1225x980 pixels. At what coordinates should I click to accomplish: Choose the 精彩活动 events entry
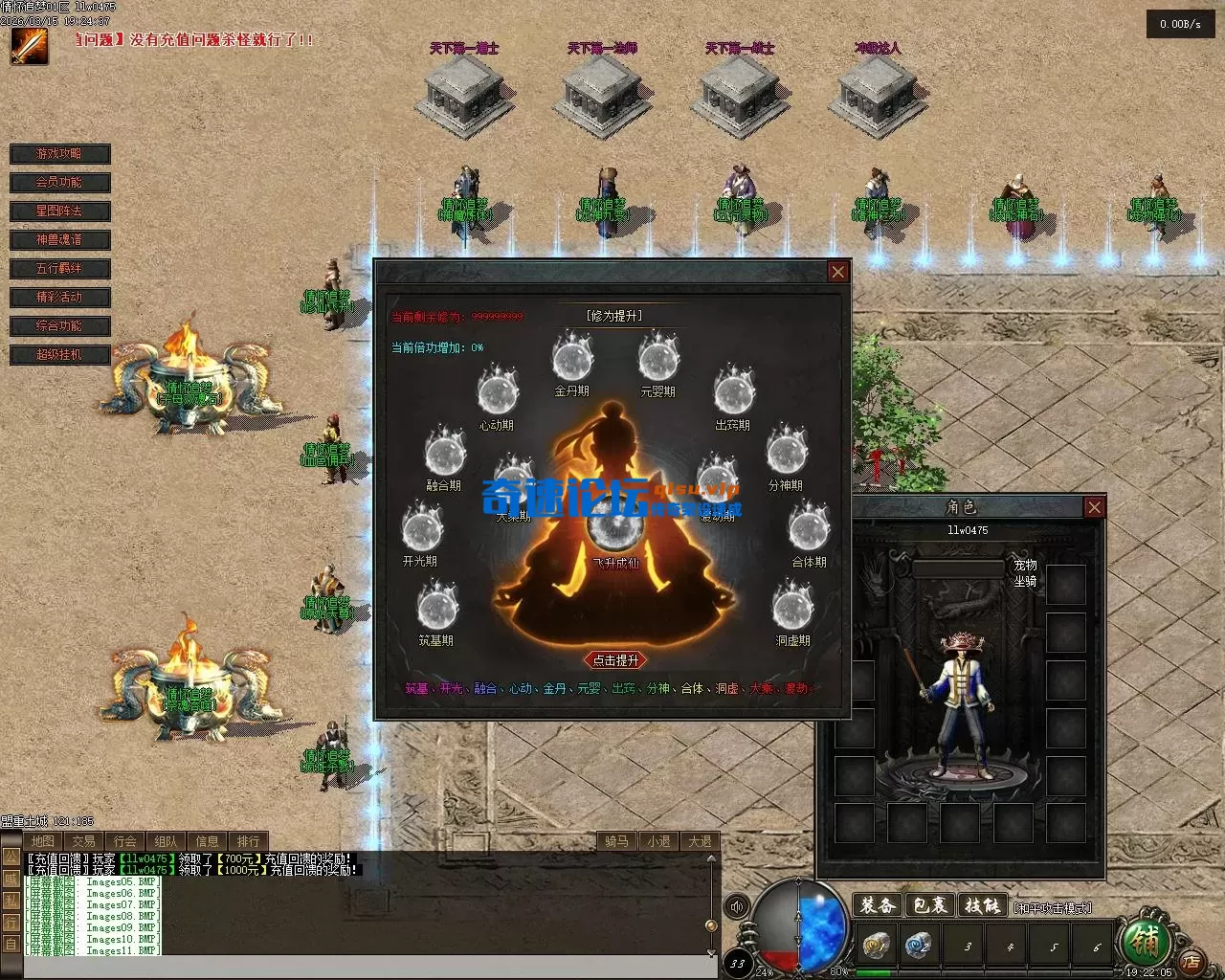[59, 298]
